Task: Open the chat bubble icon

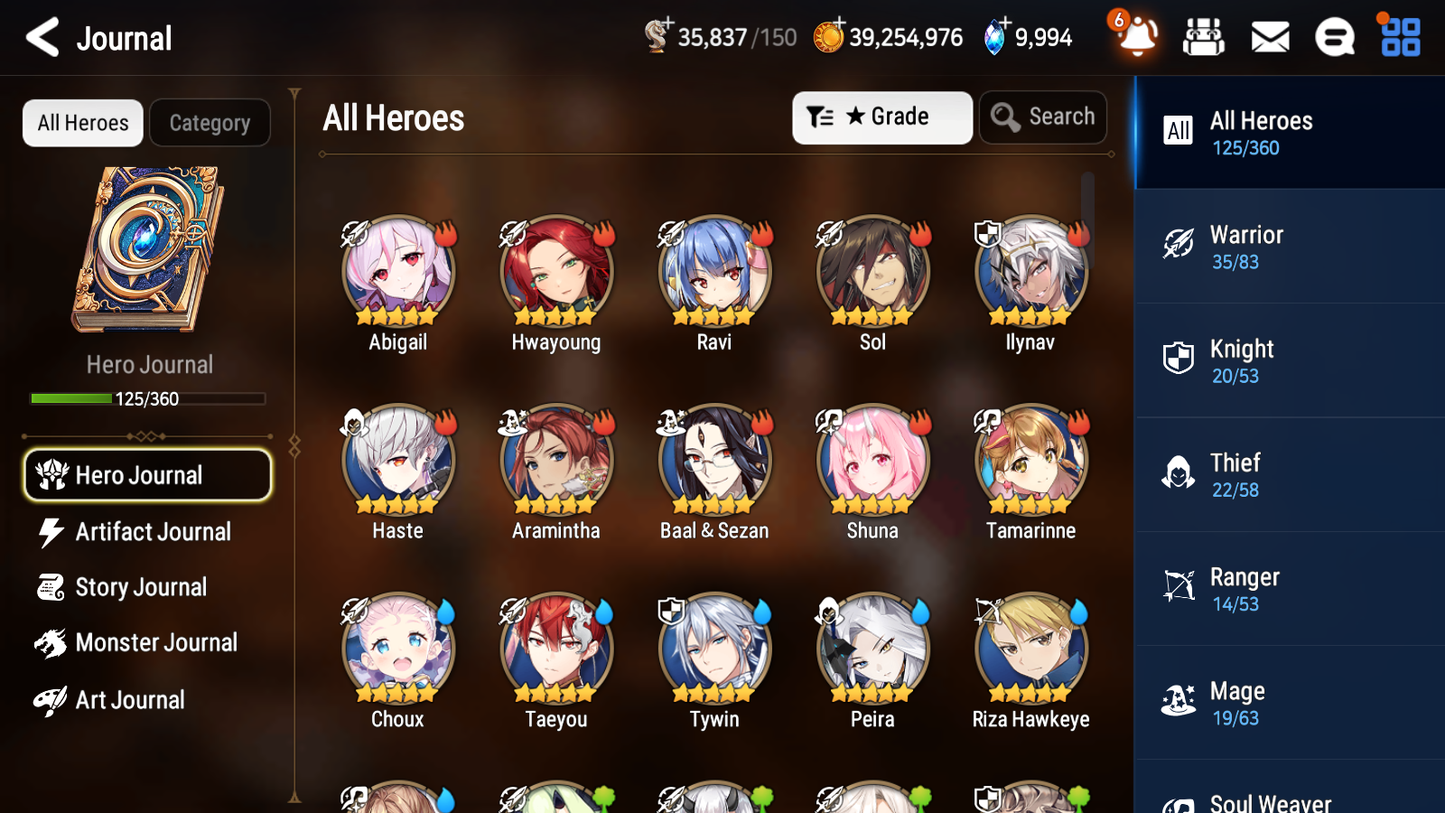Action: point(1334,36)
